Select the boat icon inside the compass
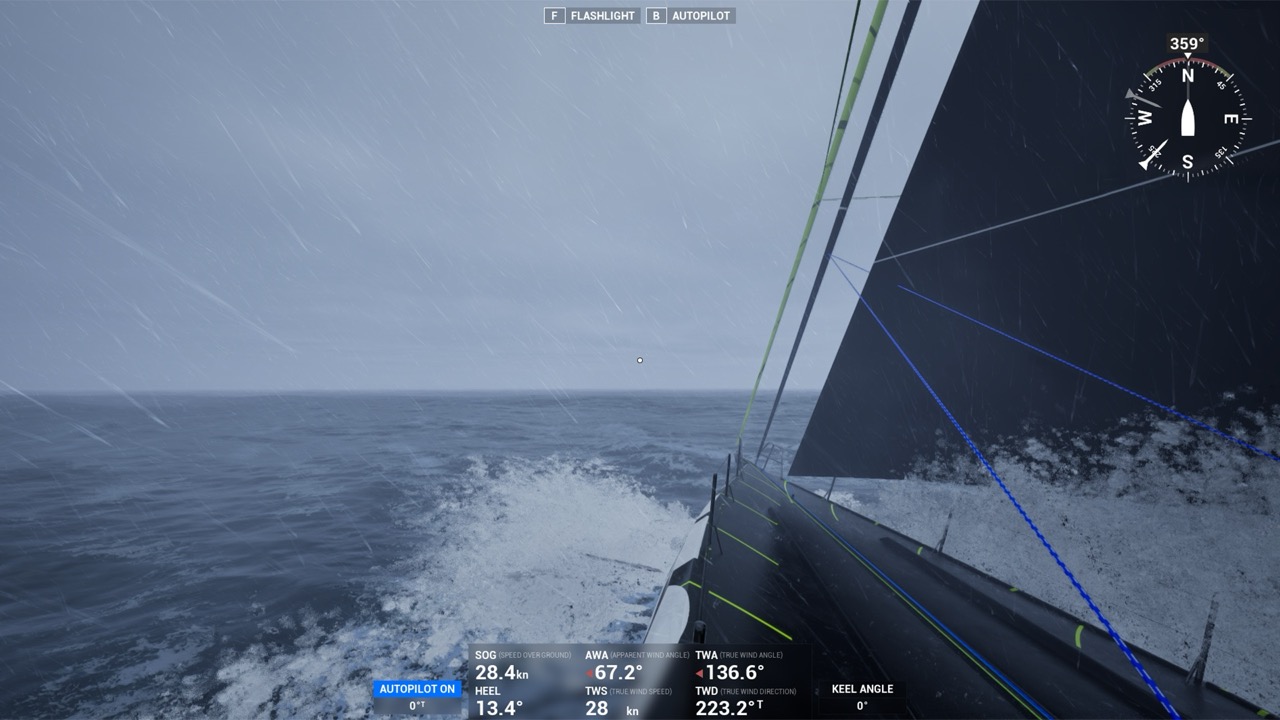The height and width of the screenshot is (720, 1280). pyautogui.click(x=1188, y=118)
